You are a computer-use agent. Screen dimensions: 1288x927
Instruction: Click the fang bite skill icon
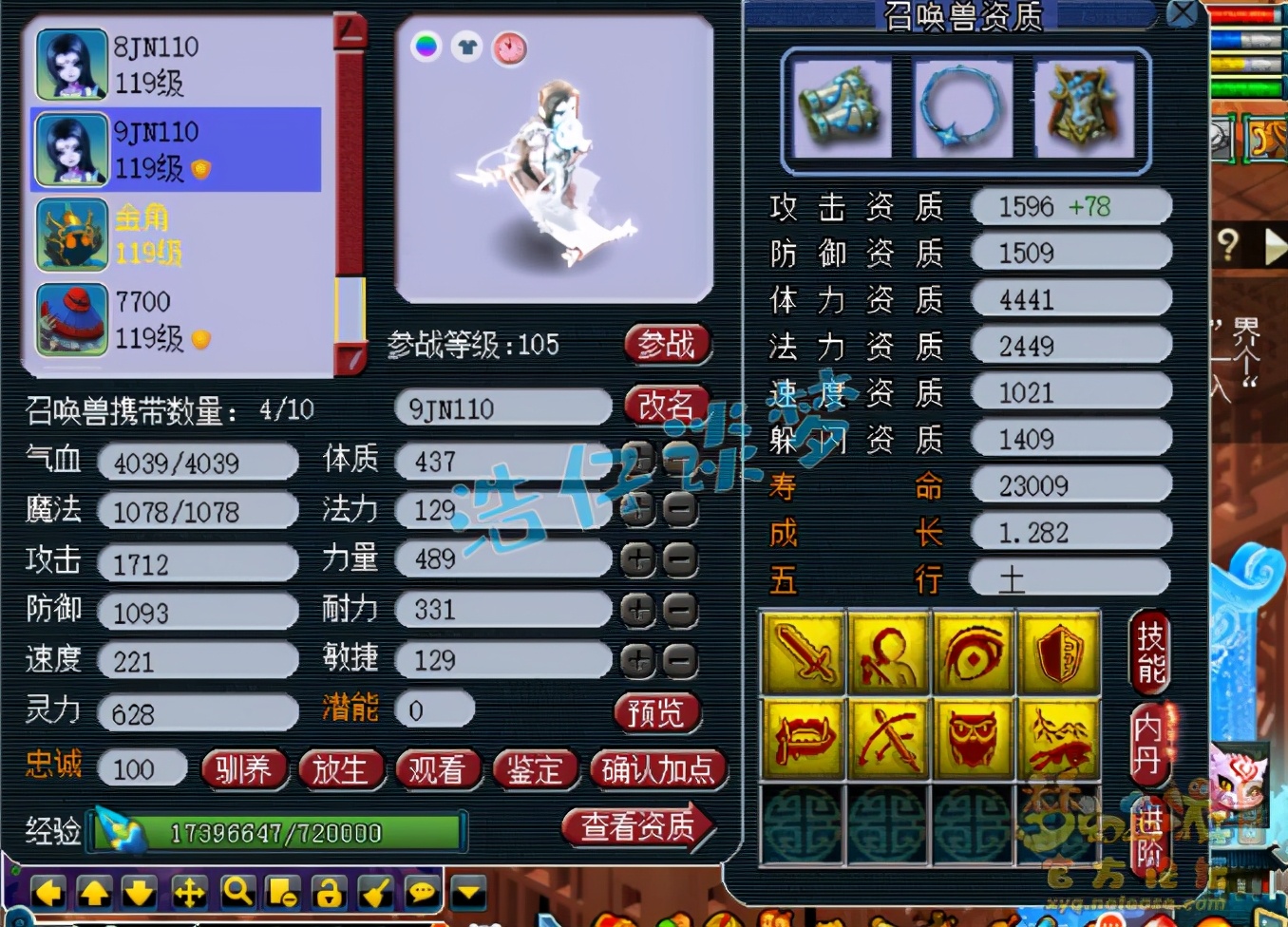(x=802, y=738)
